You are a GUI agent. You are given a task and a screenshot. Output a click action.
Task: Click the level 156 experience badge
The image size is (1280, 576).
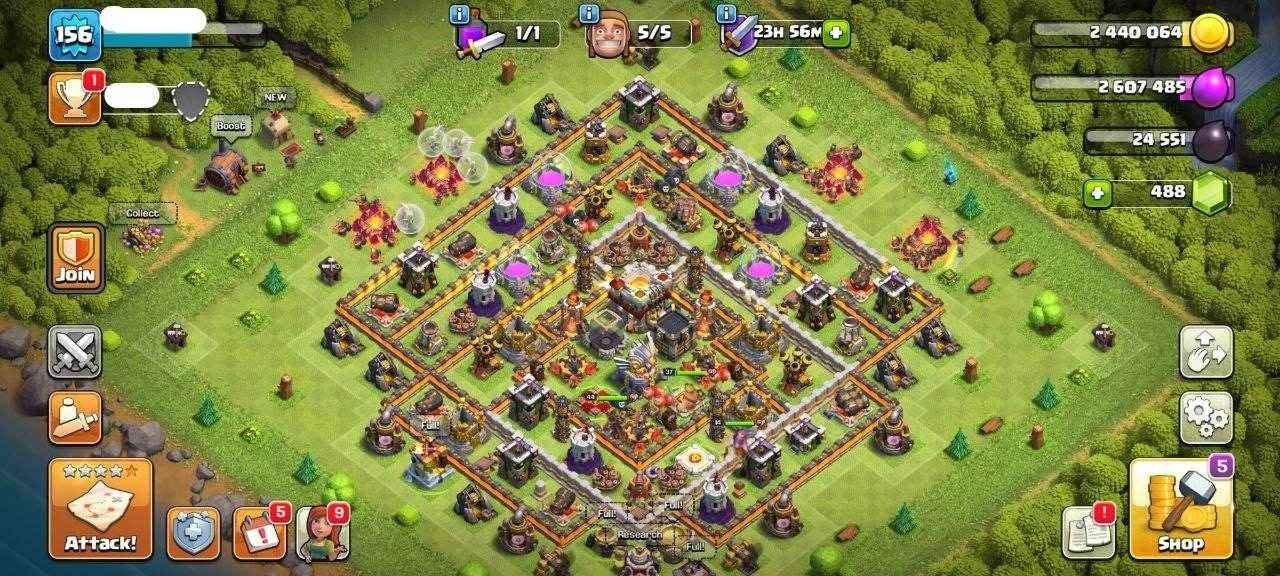pos(74,34)
